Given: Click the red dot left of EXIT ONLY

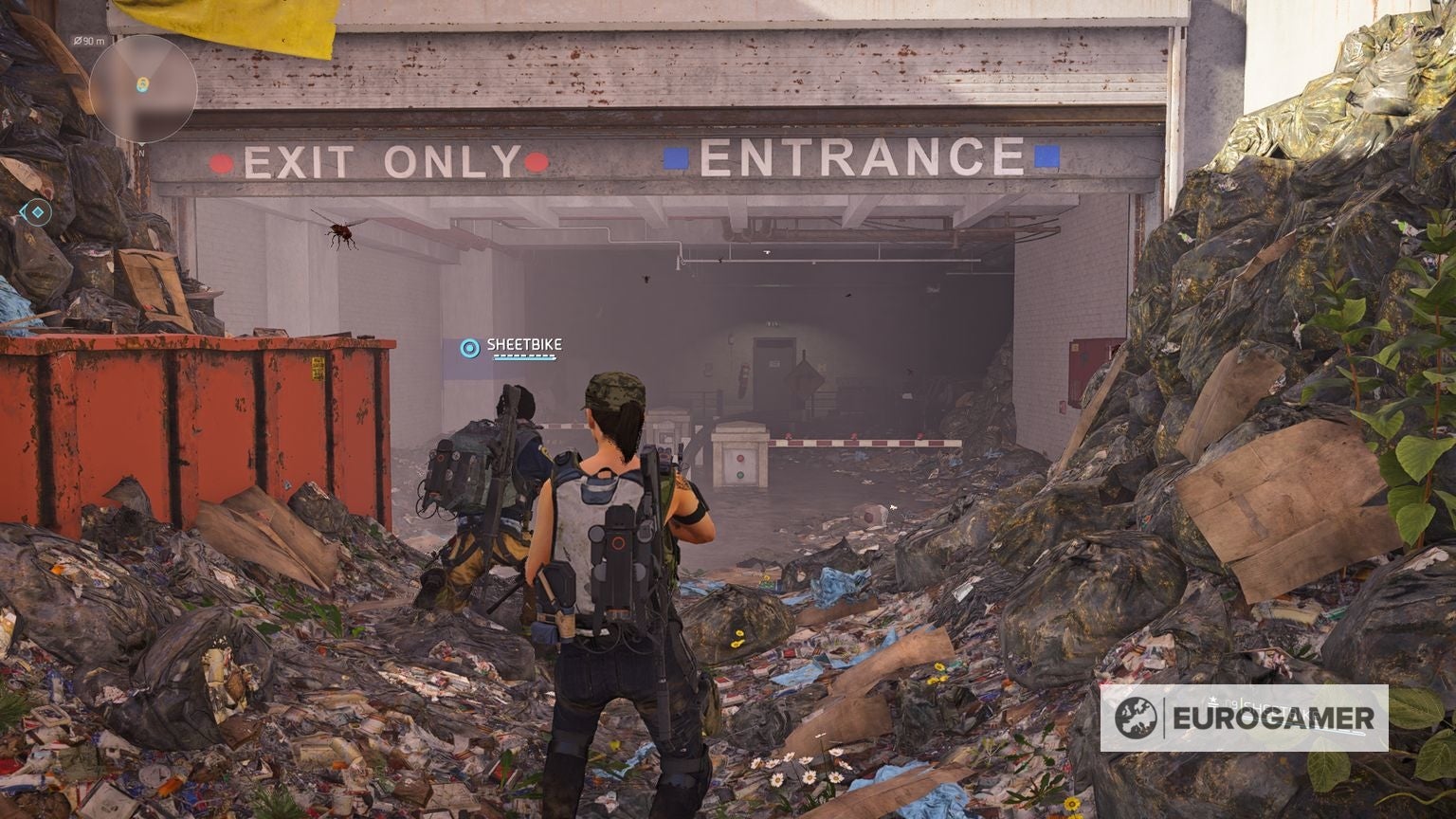Looking at the screenshot, I should [x=223, y=163].
